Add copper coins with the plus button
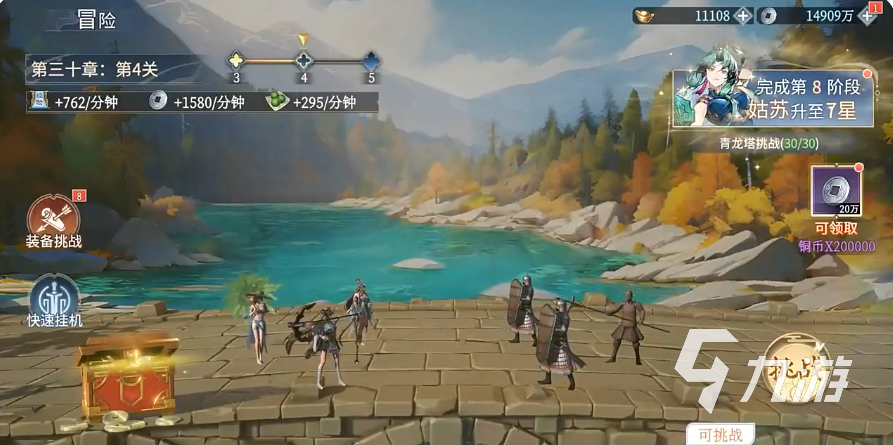This screenshot has height=445, width=893. [x=869, y=16]
